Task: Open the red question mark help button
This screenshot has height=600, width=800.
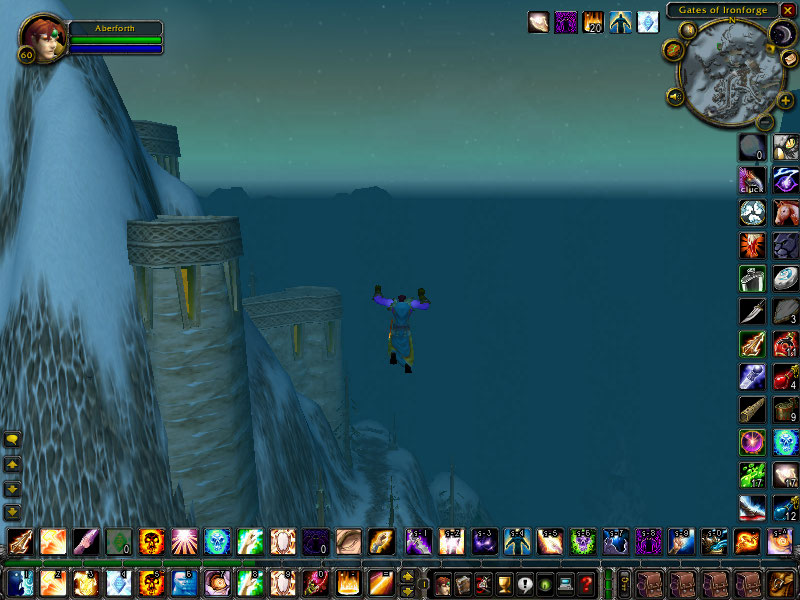Action: (x=588, y=583)
